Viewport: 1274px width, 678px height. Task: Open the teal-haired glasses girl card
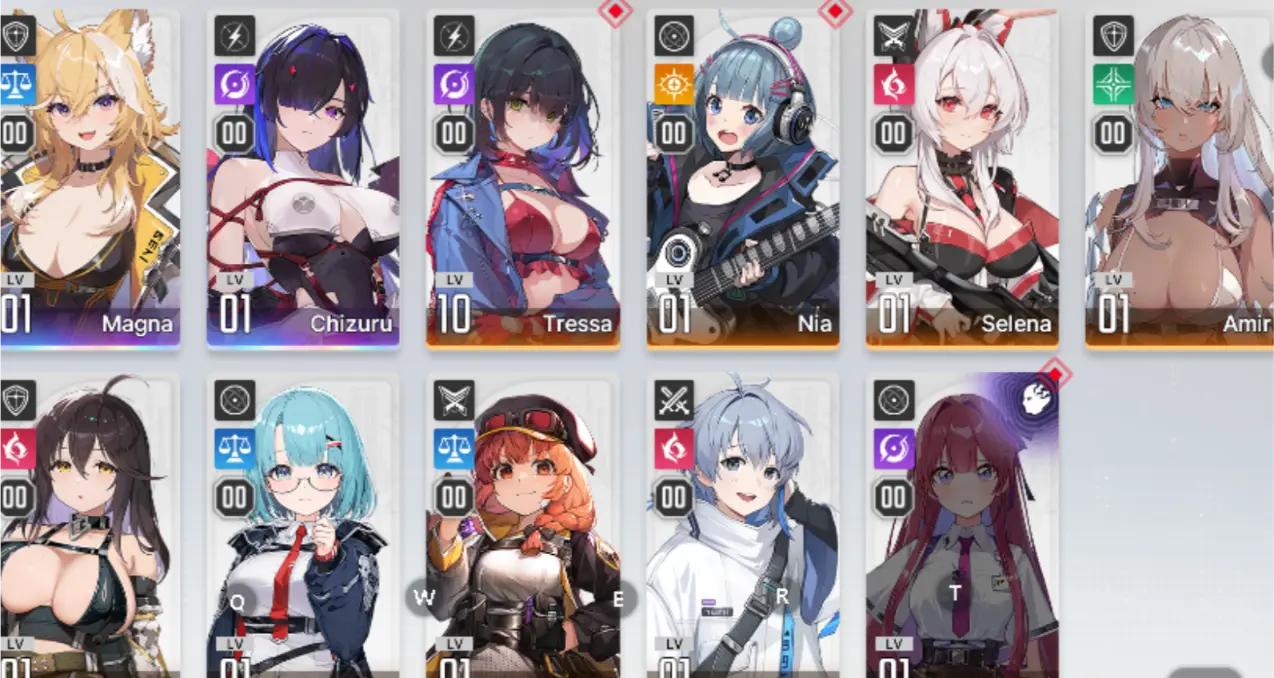[303, 530]
